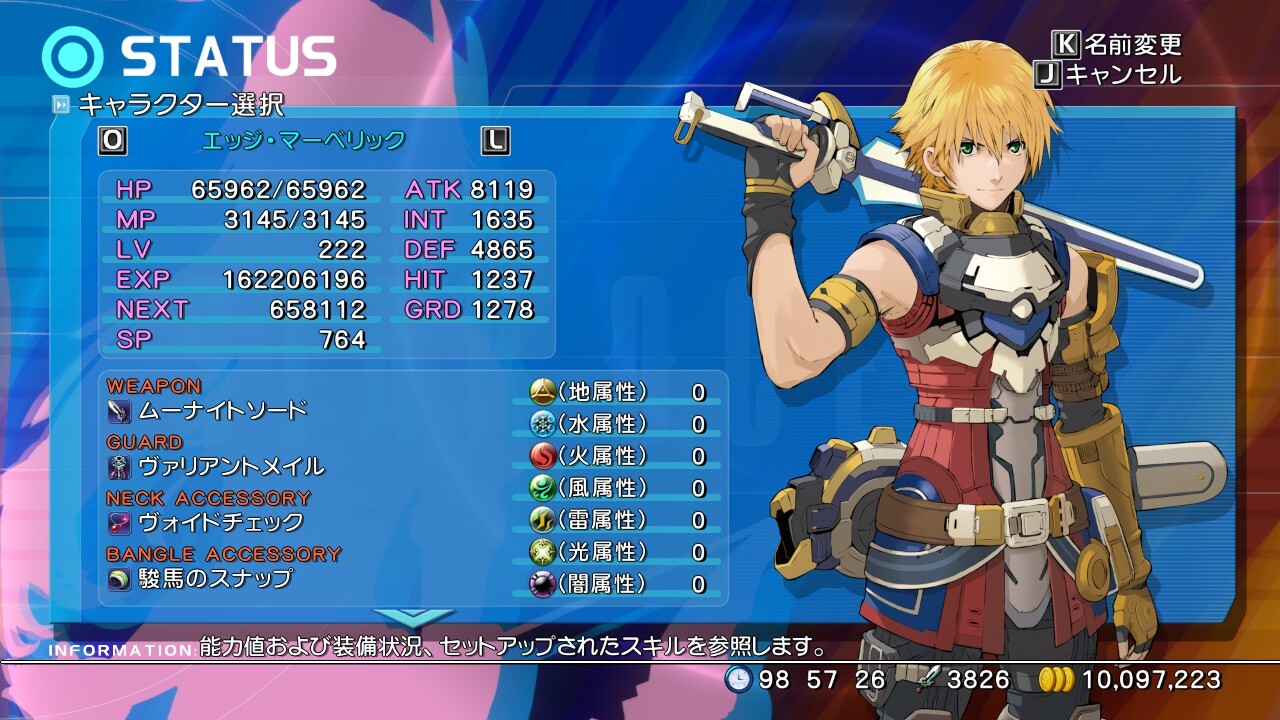The height and width of the screenshot is (720, 1280).
Task: Select the ムーナイトソード weapon slot
Action: click(x=222, y=411)
